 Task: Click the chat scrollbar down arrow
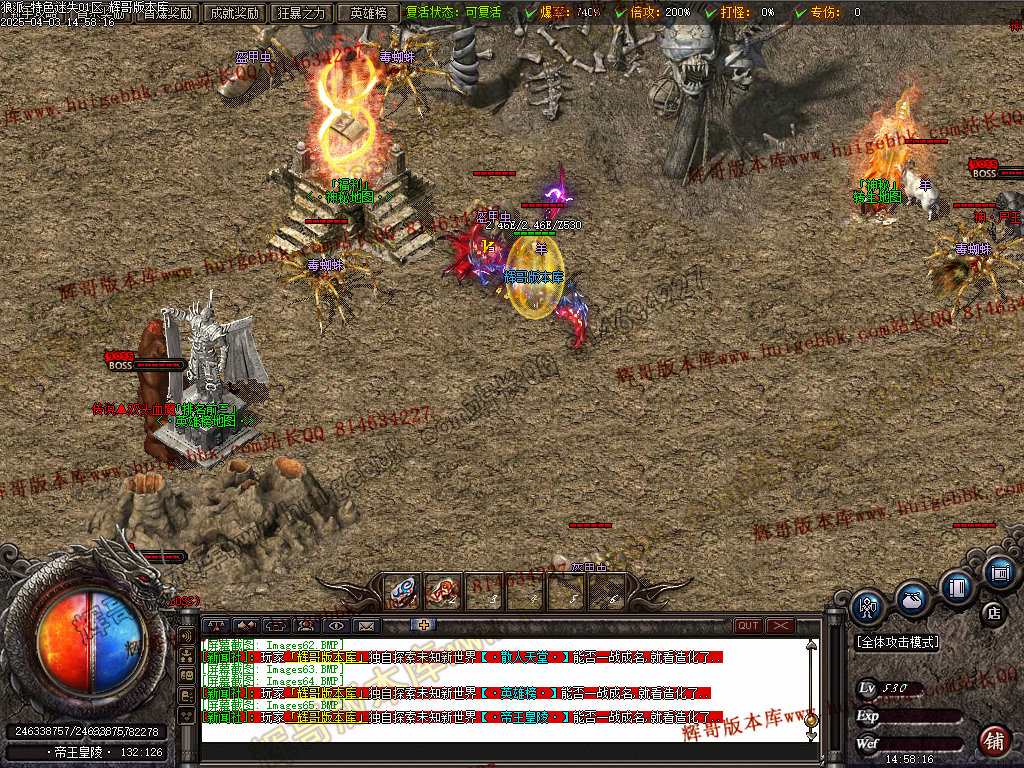tap(811, 735)
